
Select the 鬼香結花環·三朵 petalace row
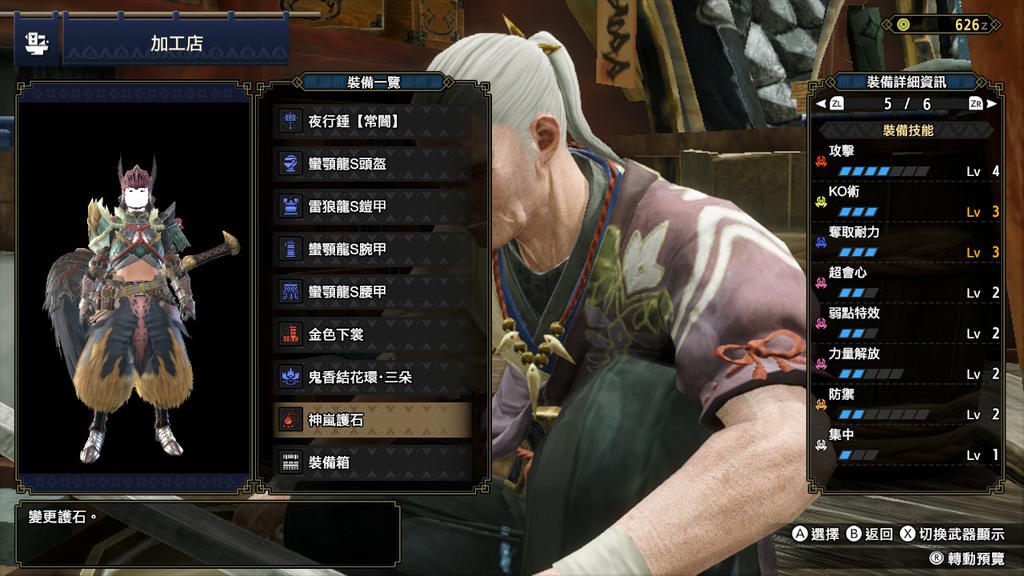click(x=373, y=378)
